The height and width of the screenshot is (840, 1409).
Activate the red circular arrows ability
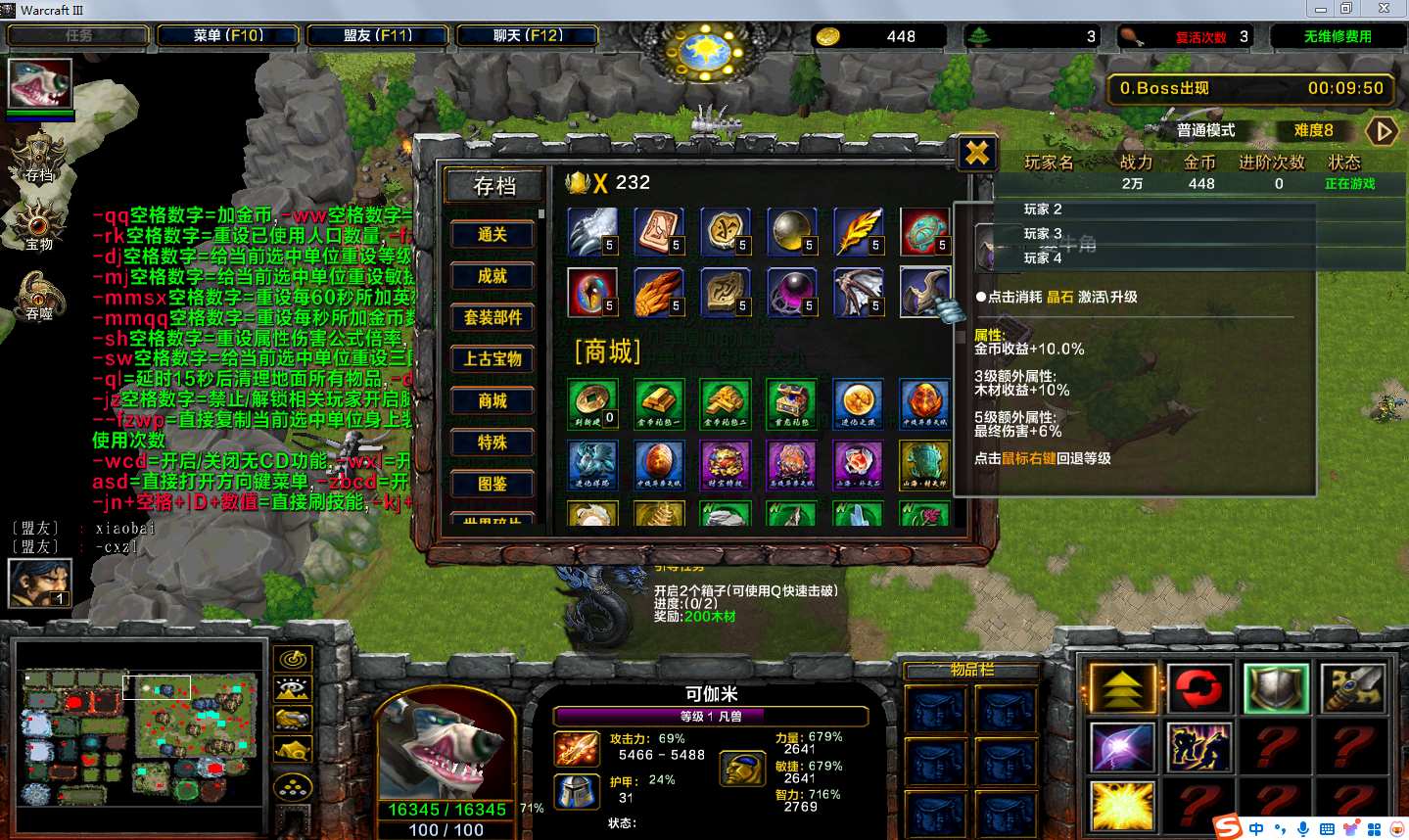pos(1198,688)
